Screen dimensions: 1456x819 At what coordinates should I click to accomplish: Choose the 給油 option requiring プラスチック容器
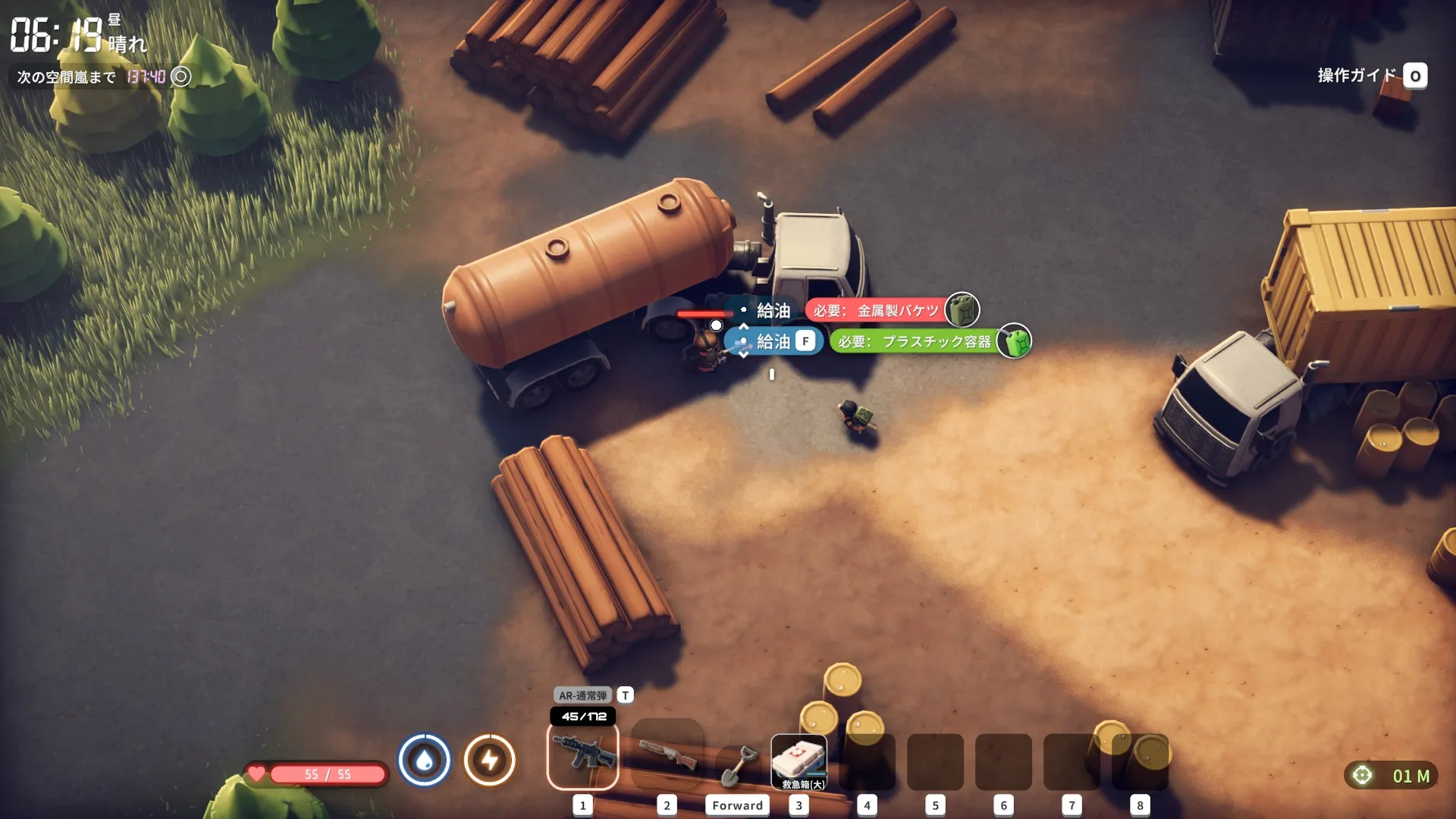pyautogui.click(x=773, y=342)
